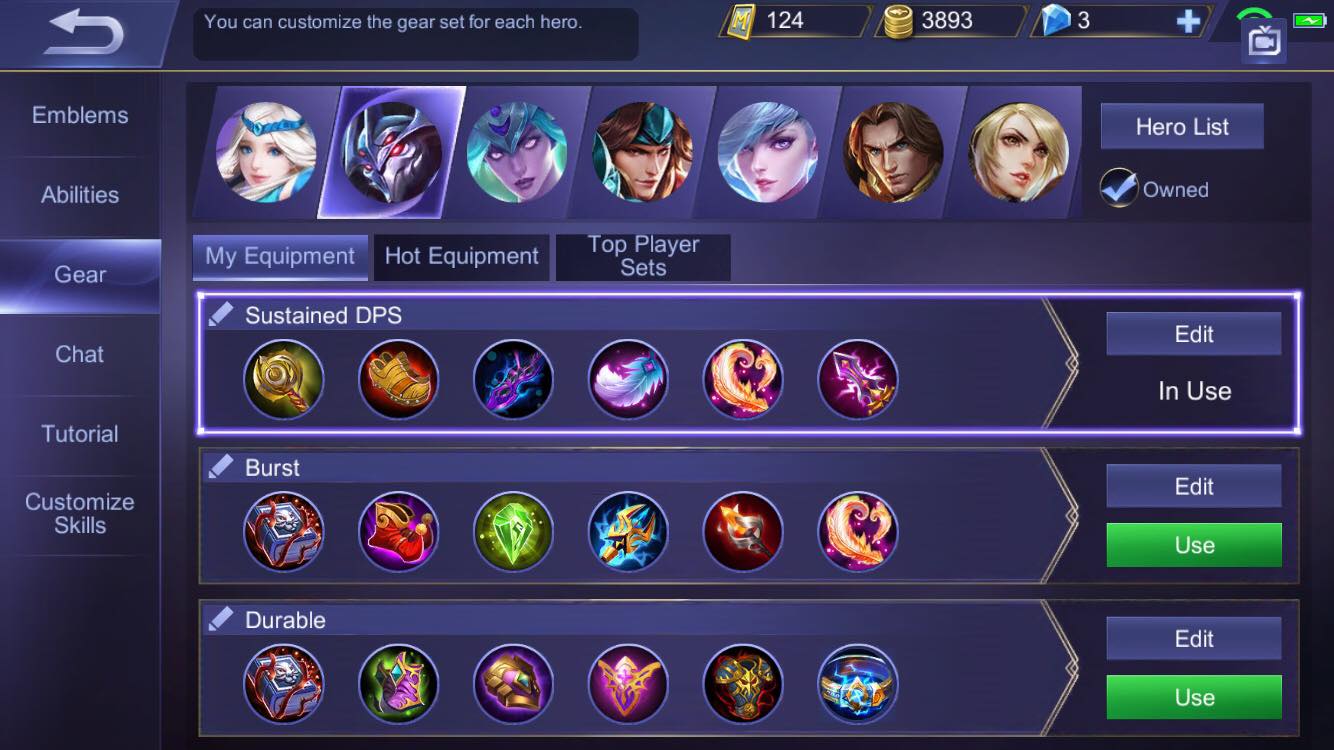
Task: Click the golden hammer item in Sustained DPS
Action: [283, 379]
